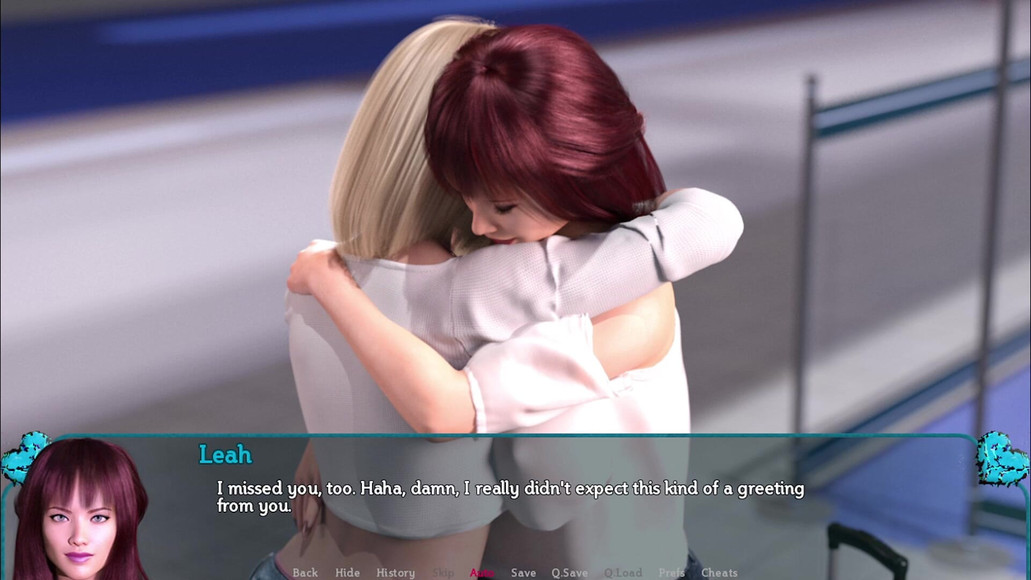Open the dialogue History log

click(395, 573)
